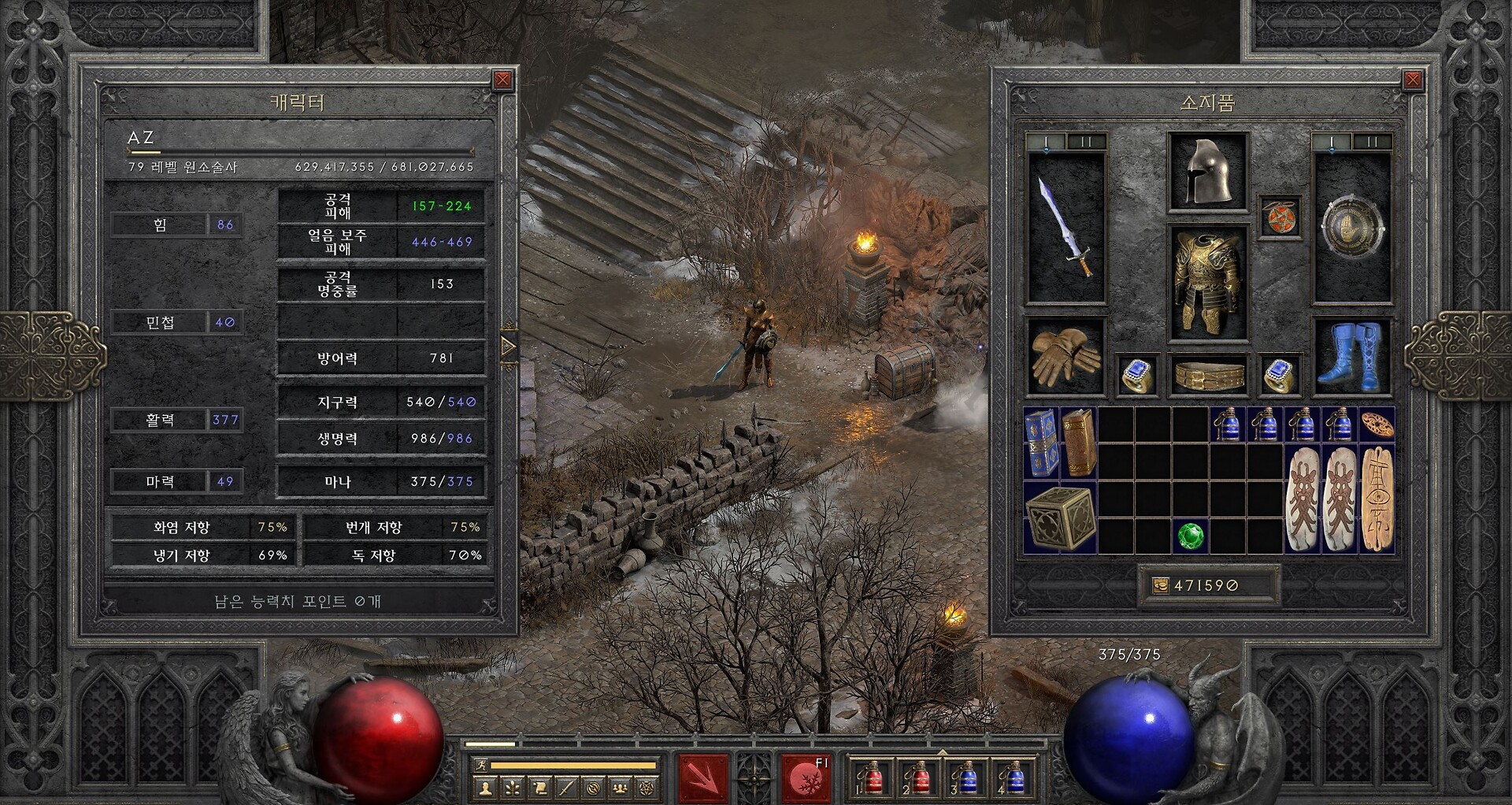This screenshot has height=805, width=1512.
Task: Select the equipped round shield
Action: tap(1352, 227)
